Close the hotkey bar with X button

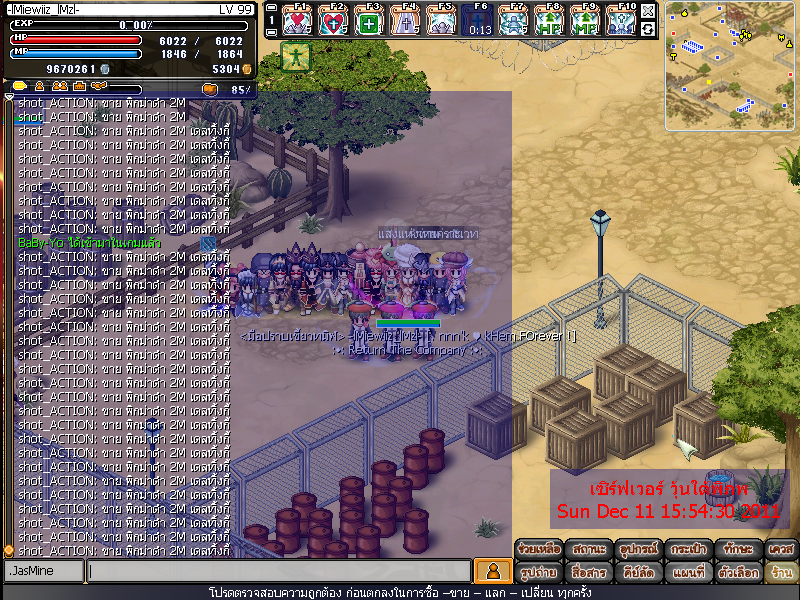[x=648, y=11]
